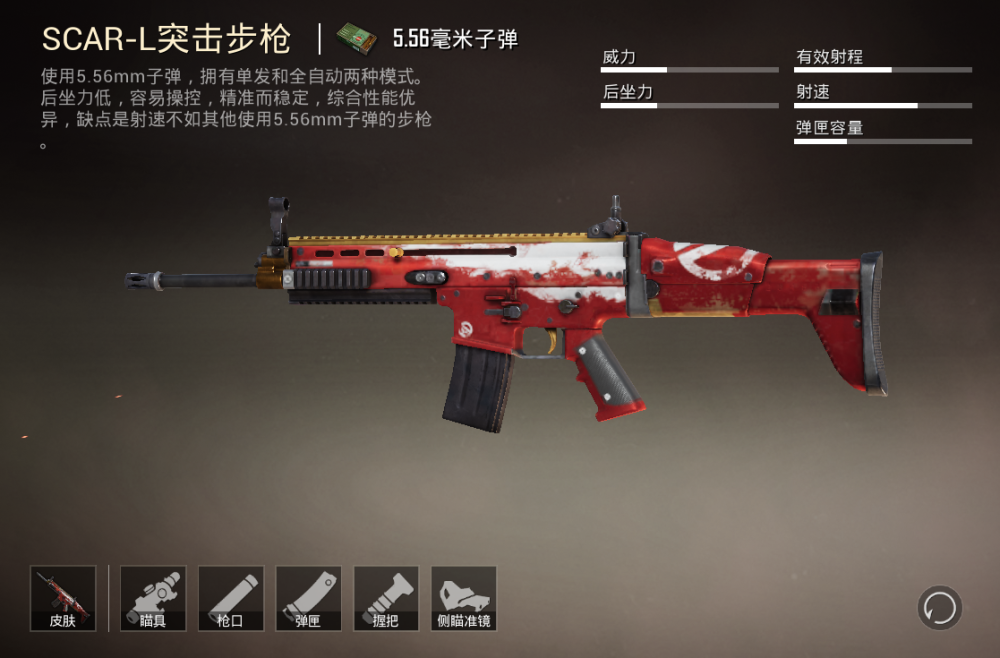The image size is (1000, 658).
Task: Choose the 枪口 muzzle attachment slot
Action: pos(231,598)
